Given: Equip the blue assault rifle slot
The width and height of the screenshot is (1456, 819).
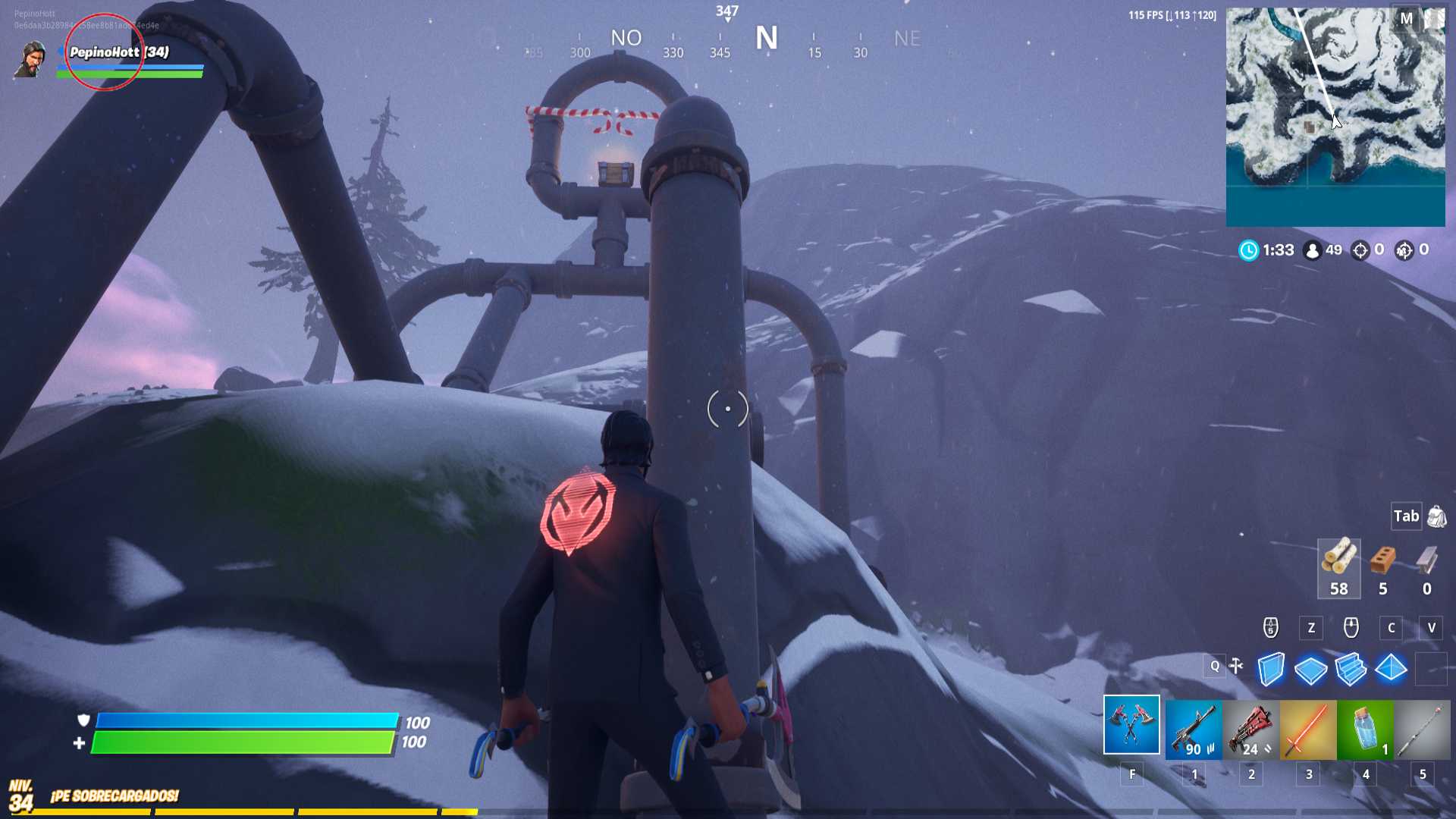Looking at the screenshot, I should click(1193, 730).
